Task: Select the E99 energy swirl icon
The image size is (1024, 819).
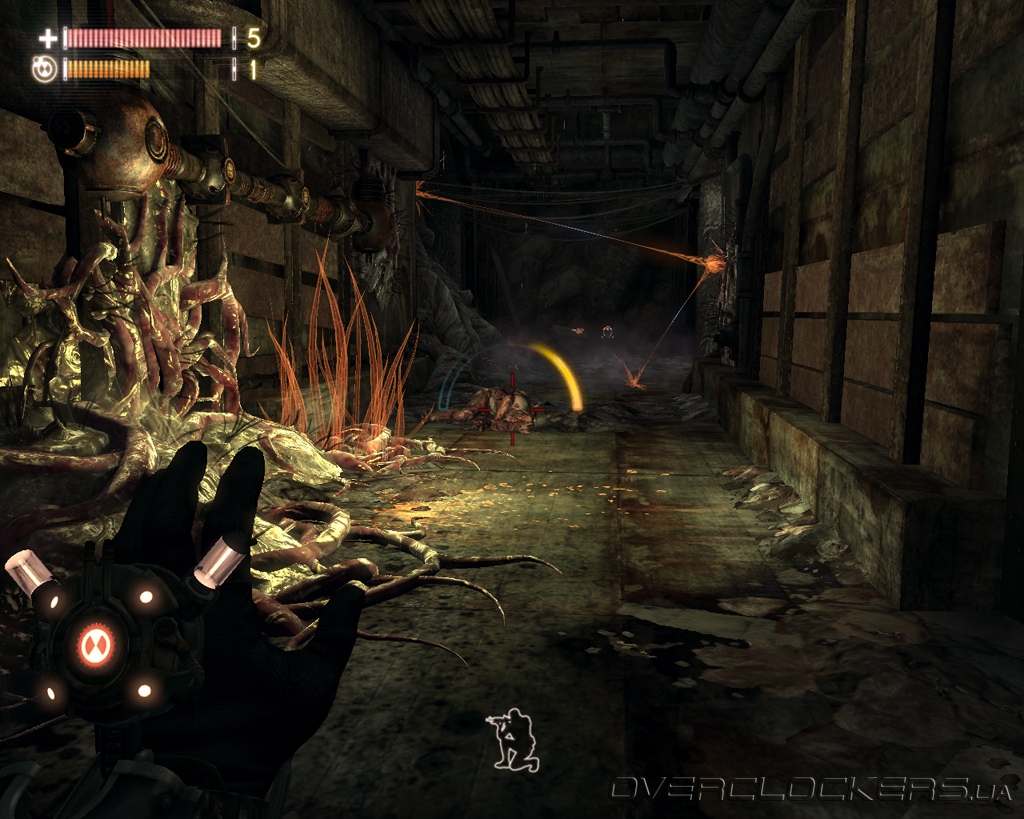Action: [x=45, y=70]
